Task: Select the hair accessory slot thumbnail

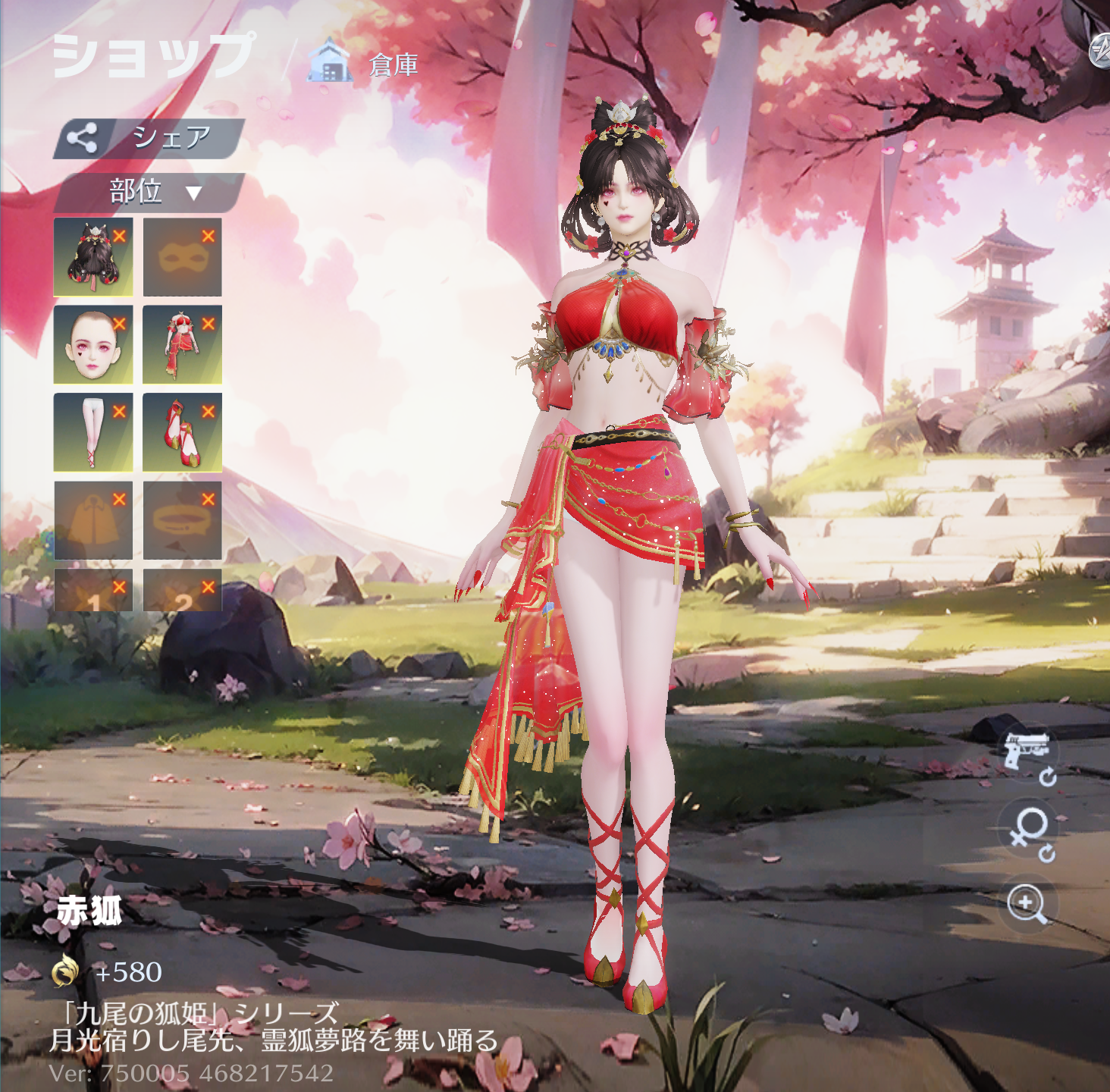Action: (x=94, y=258)
